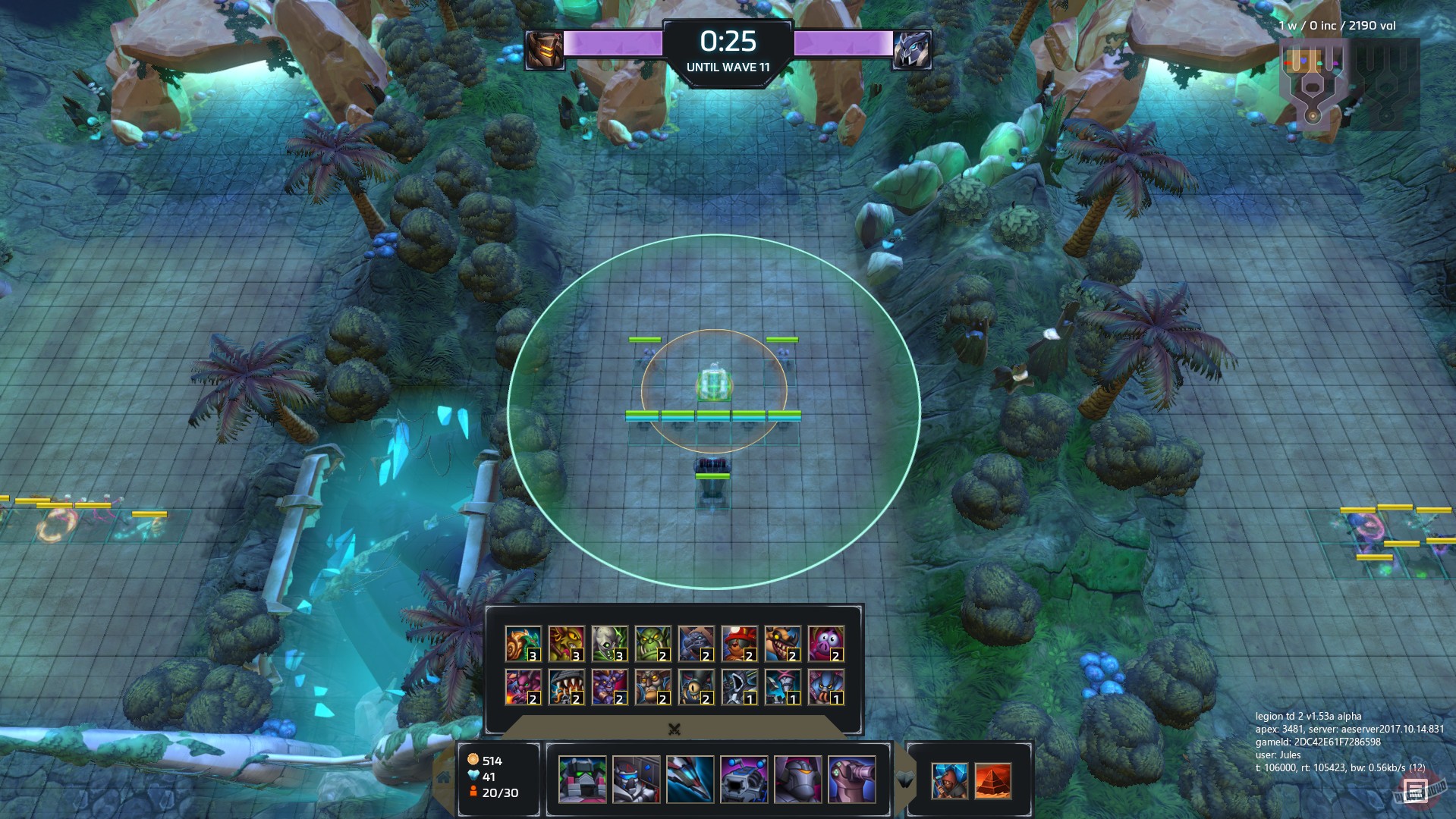Select the snail enemy icon labeled 3
1456x819 pixels.
pos(524,645)
